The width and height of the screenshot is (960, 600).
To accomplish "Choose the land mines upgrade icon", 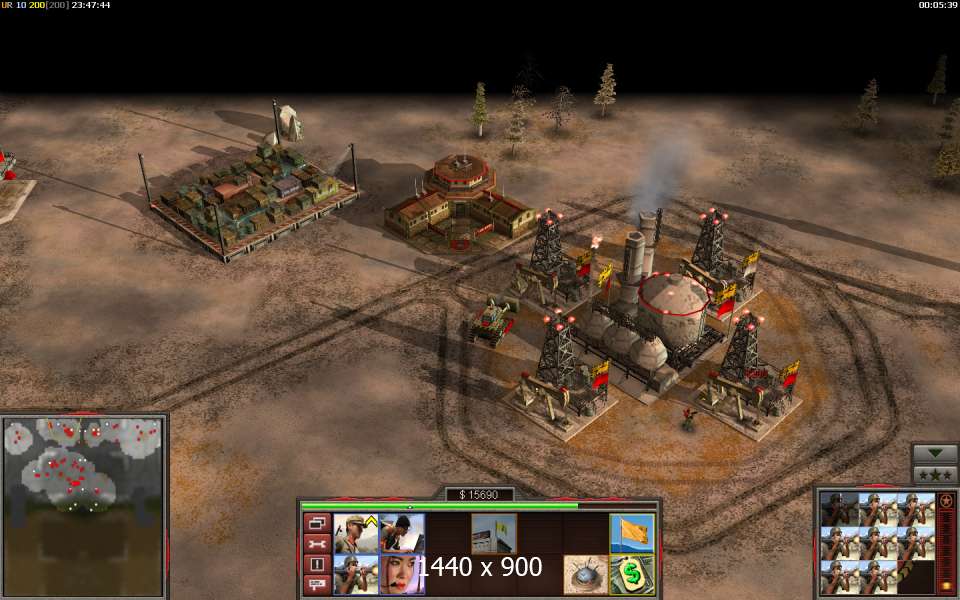I will click(586, 574).
